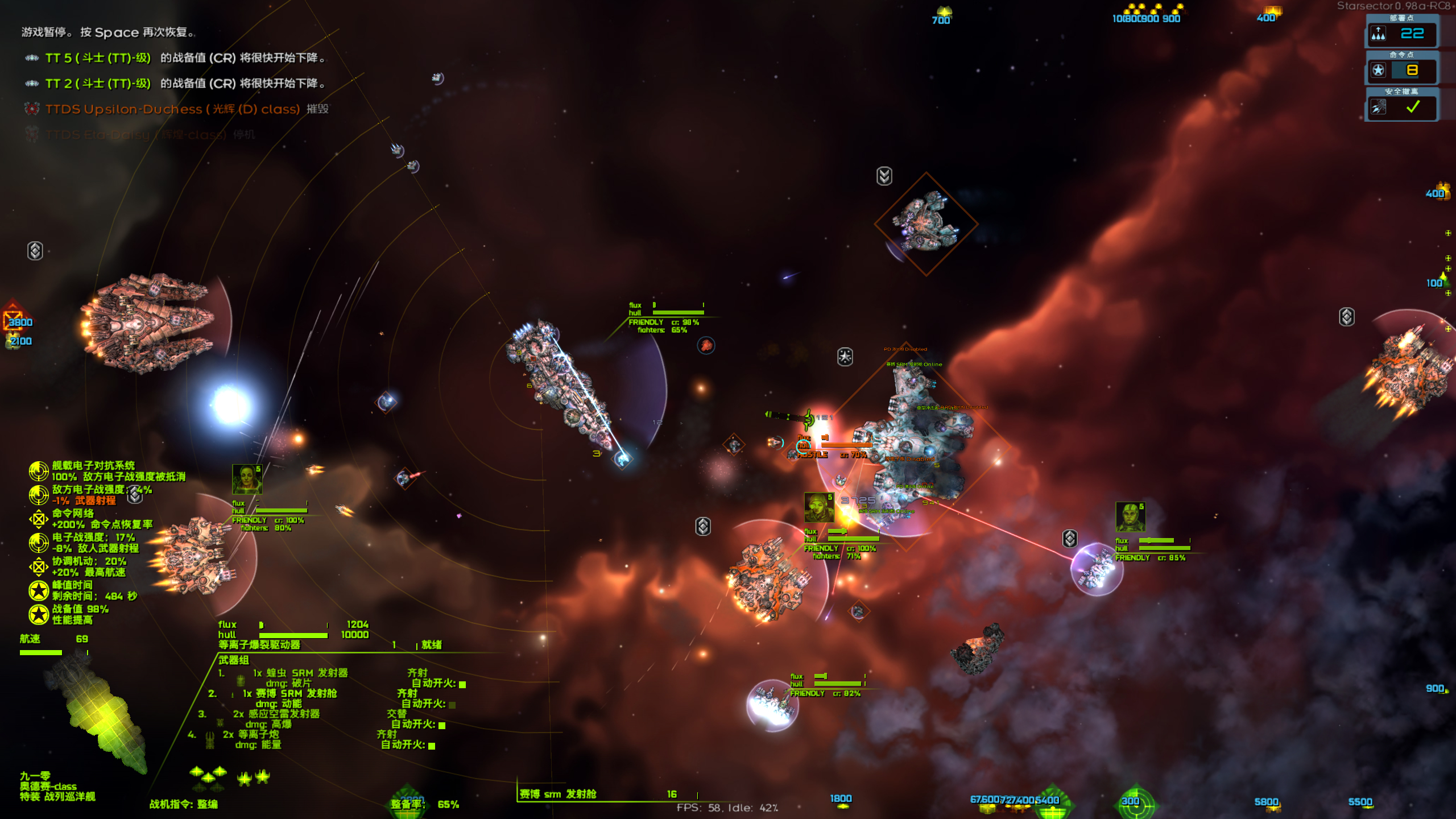This screenshot has width=1456, height=819.
Task: Select the safe retreat (安全撤离) checkmark panel
Action: [1401, 107]
